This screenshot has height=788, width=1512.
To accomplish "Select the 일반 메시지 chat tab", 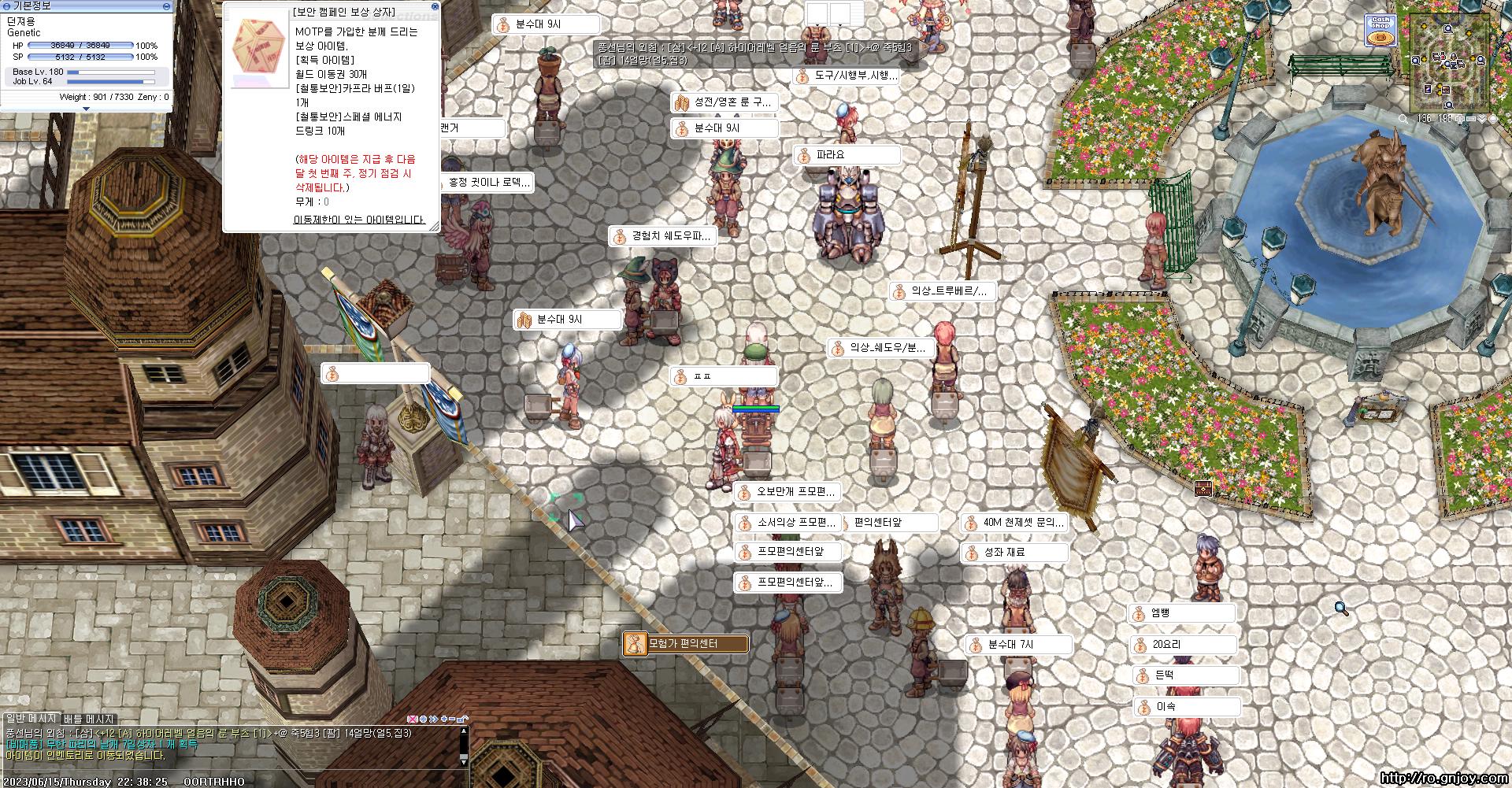I will [31, 719].
